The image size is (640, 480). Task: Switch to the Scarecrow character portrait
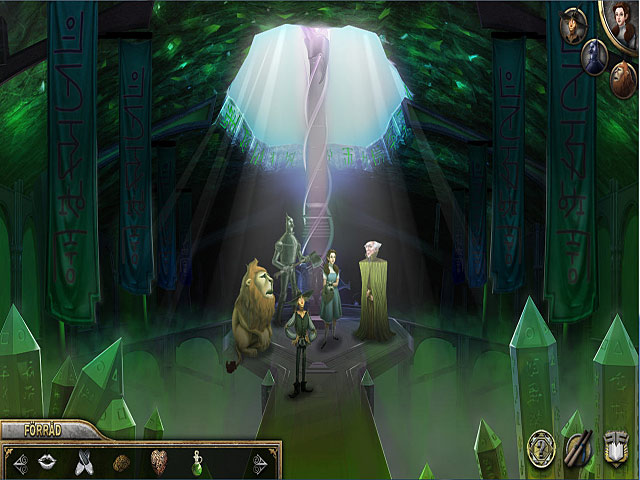coord(574,25)
